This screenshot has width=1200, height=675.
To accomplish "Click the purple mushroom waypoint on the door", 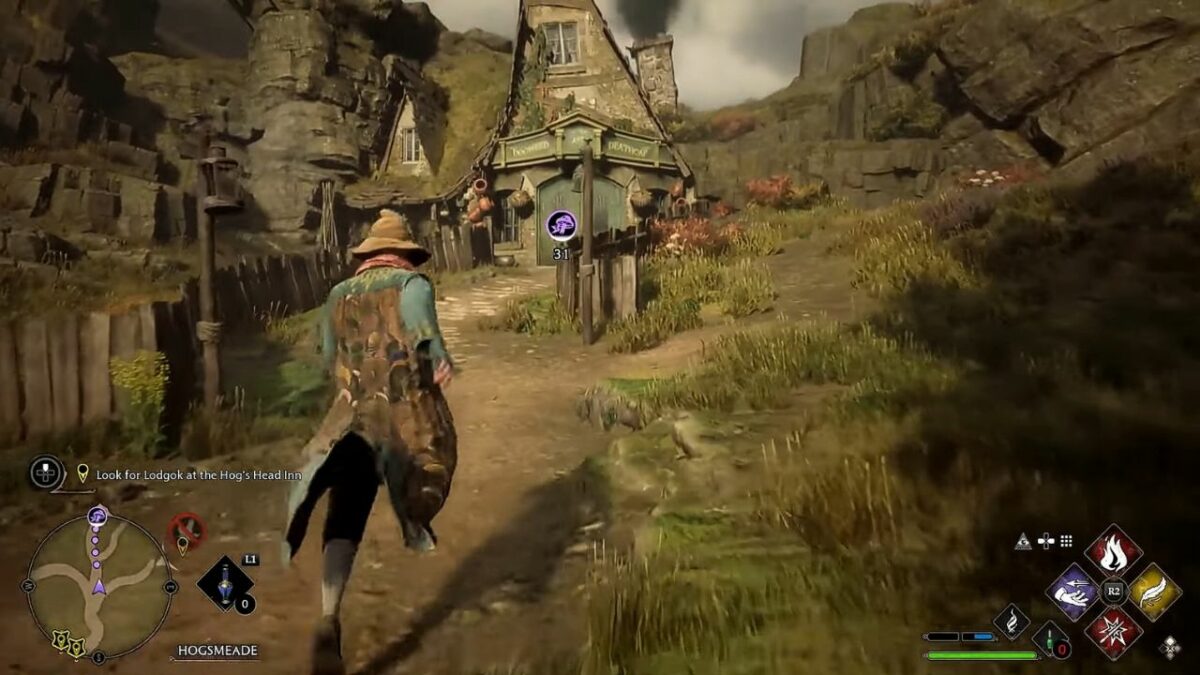I will [561, 225].
